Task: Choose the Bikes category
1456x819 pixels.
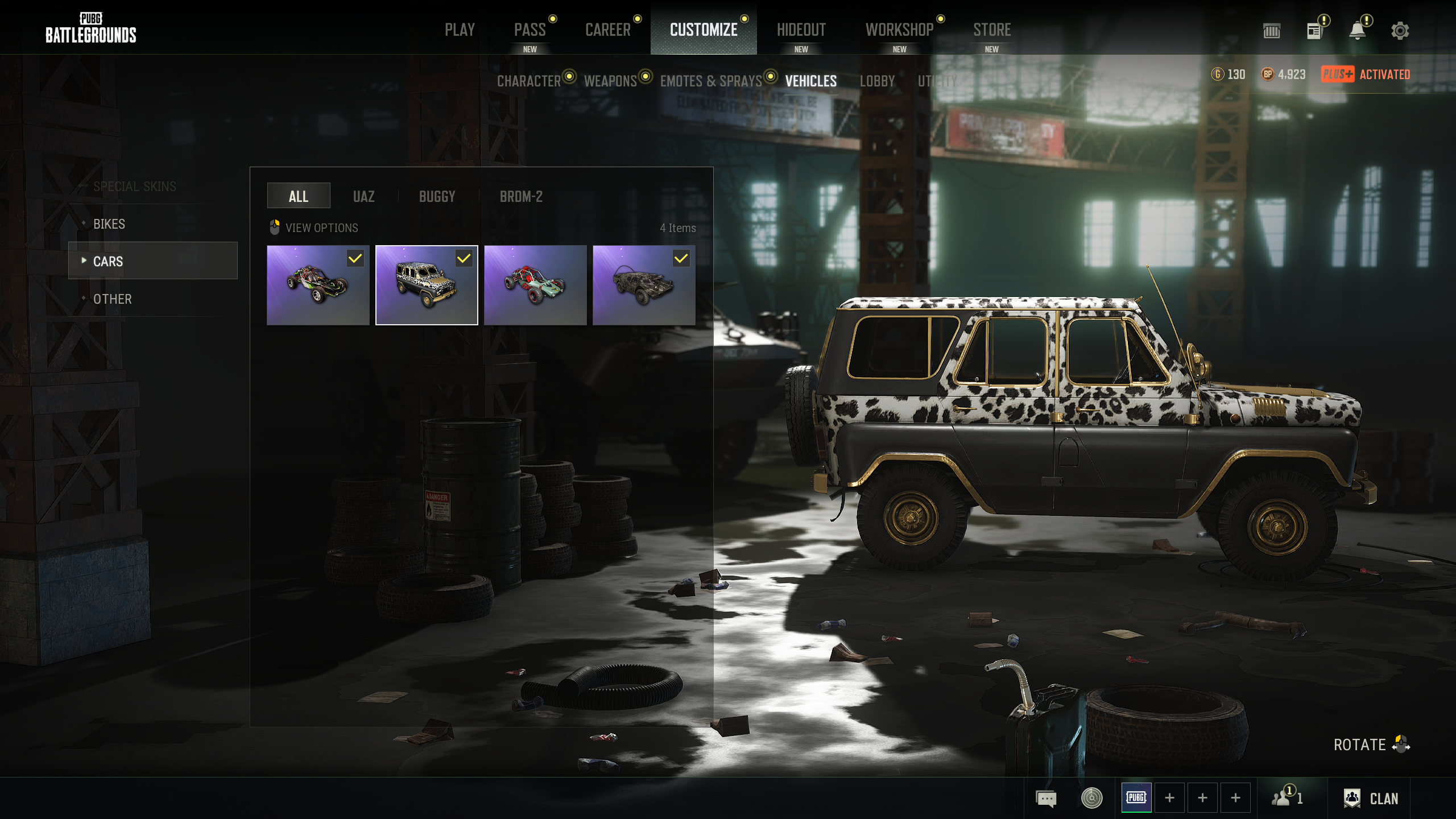Action: (109, 224)
